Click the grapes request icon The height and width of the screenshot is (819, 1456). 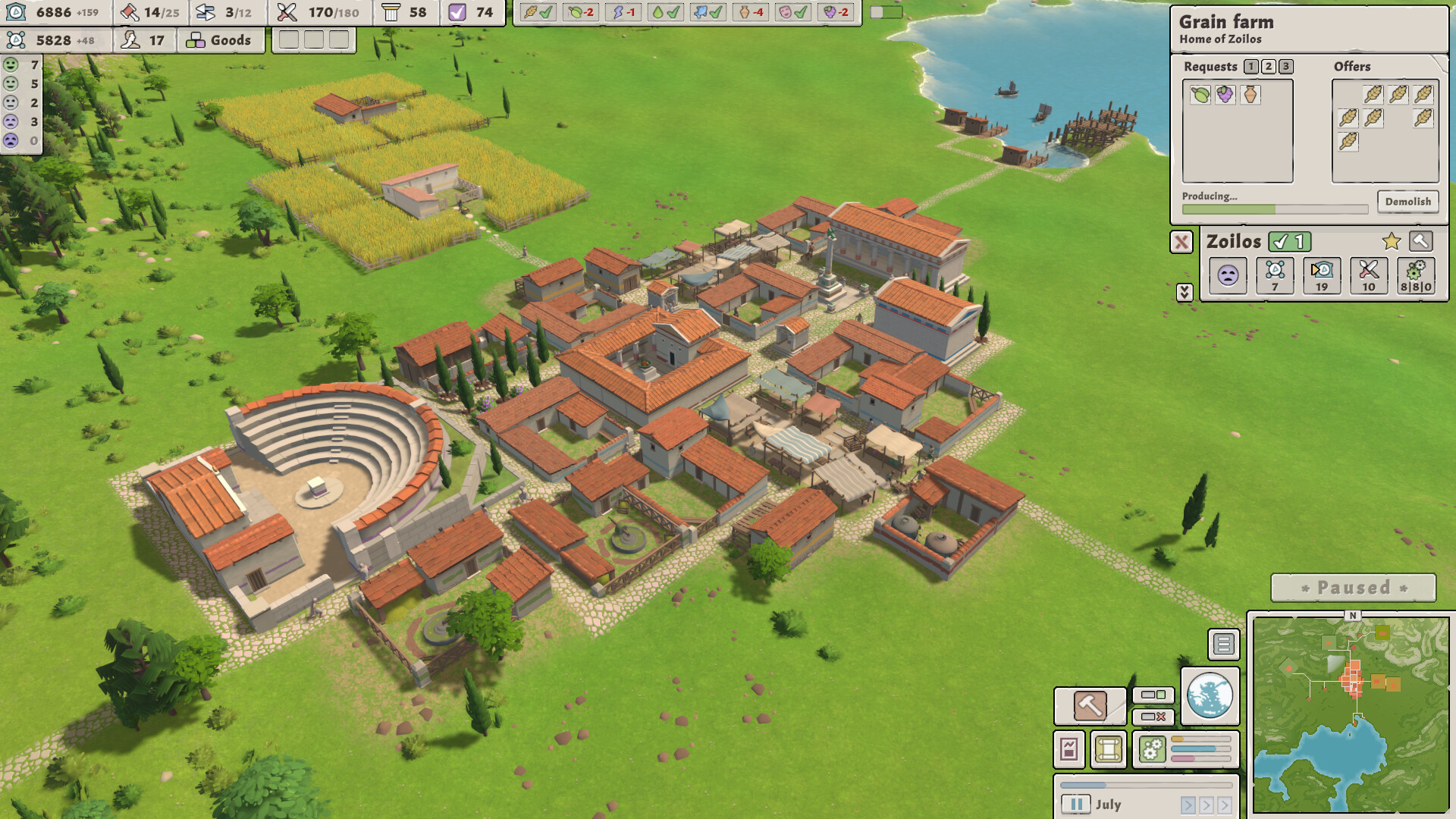[x=1225, y=95]
